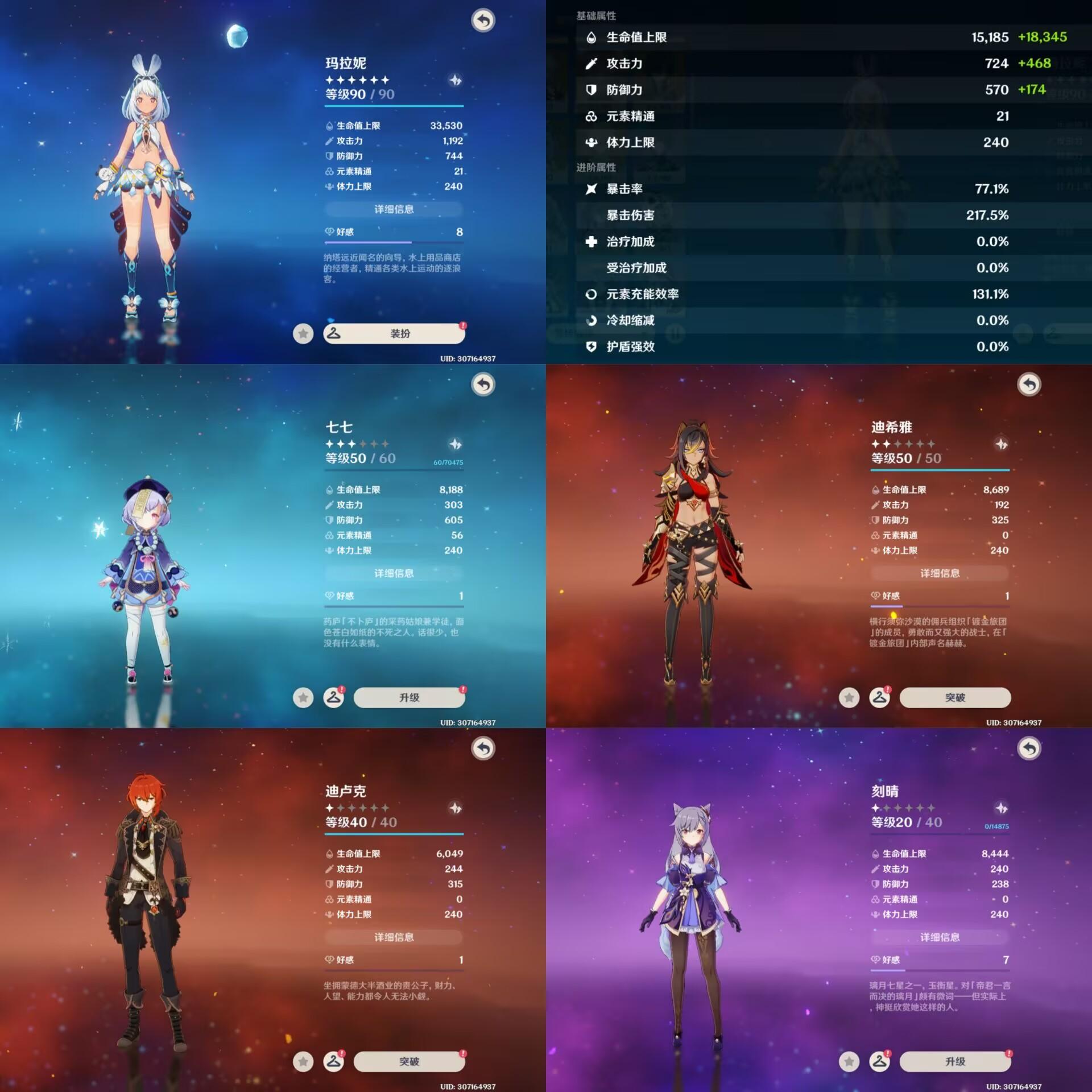Exit 刻晴's screen using back arrow

click(x=1029, y=748)
